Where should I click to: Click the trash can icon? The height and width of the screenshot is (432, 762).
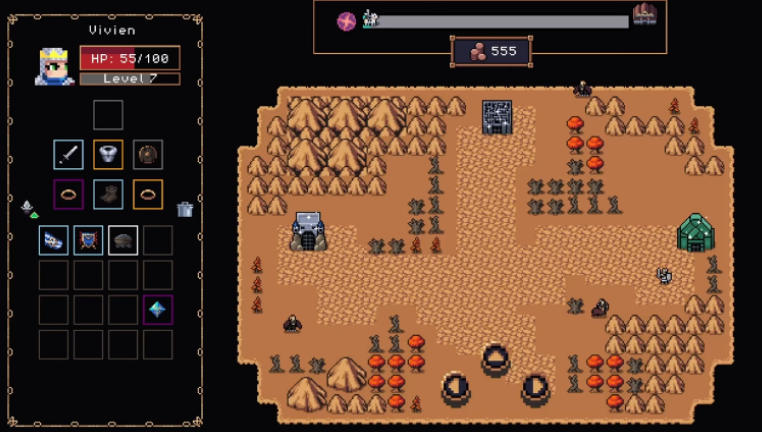pyautogui.click(x=184, y=209)
